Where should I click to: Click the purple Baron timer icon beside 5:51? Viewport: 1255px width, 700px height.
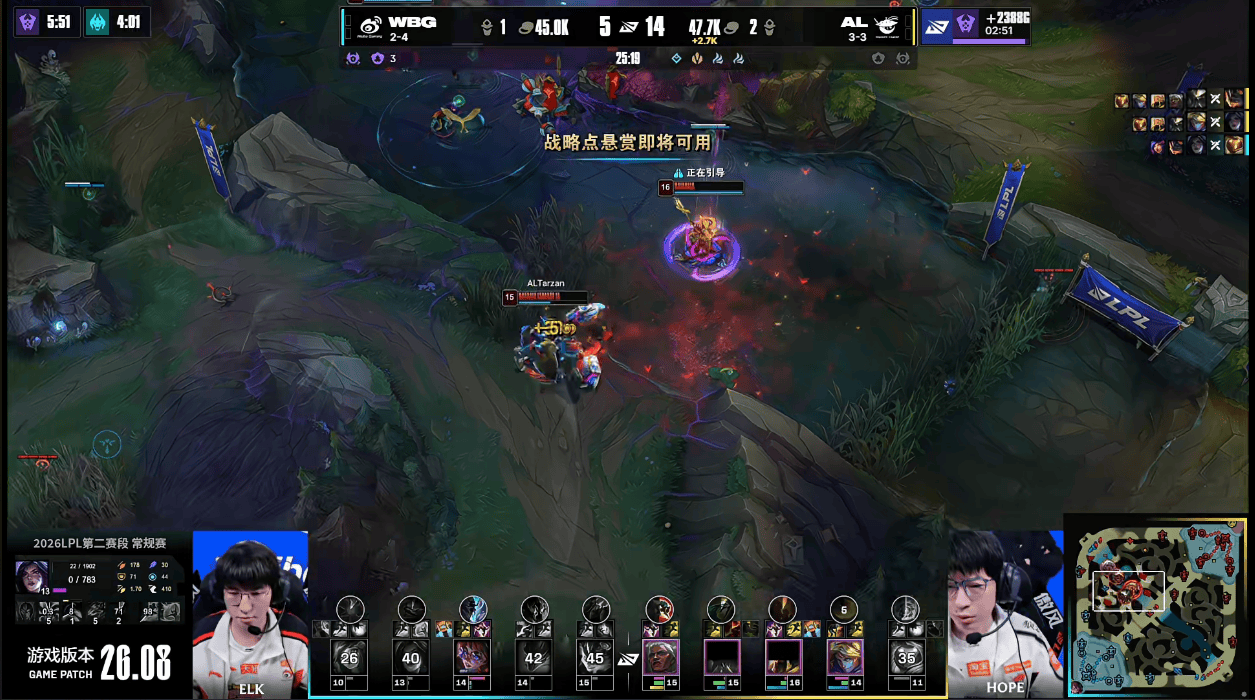pyautogui.click(x=29, y=22)
